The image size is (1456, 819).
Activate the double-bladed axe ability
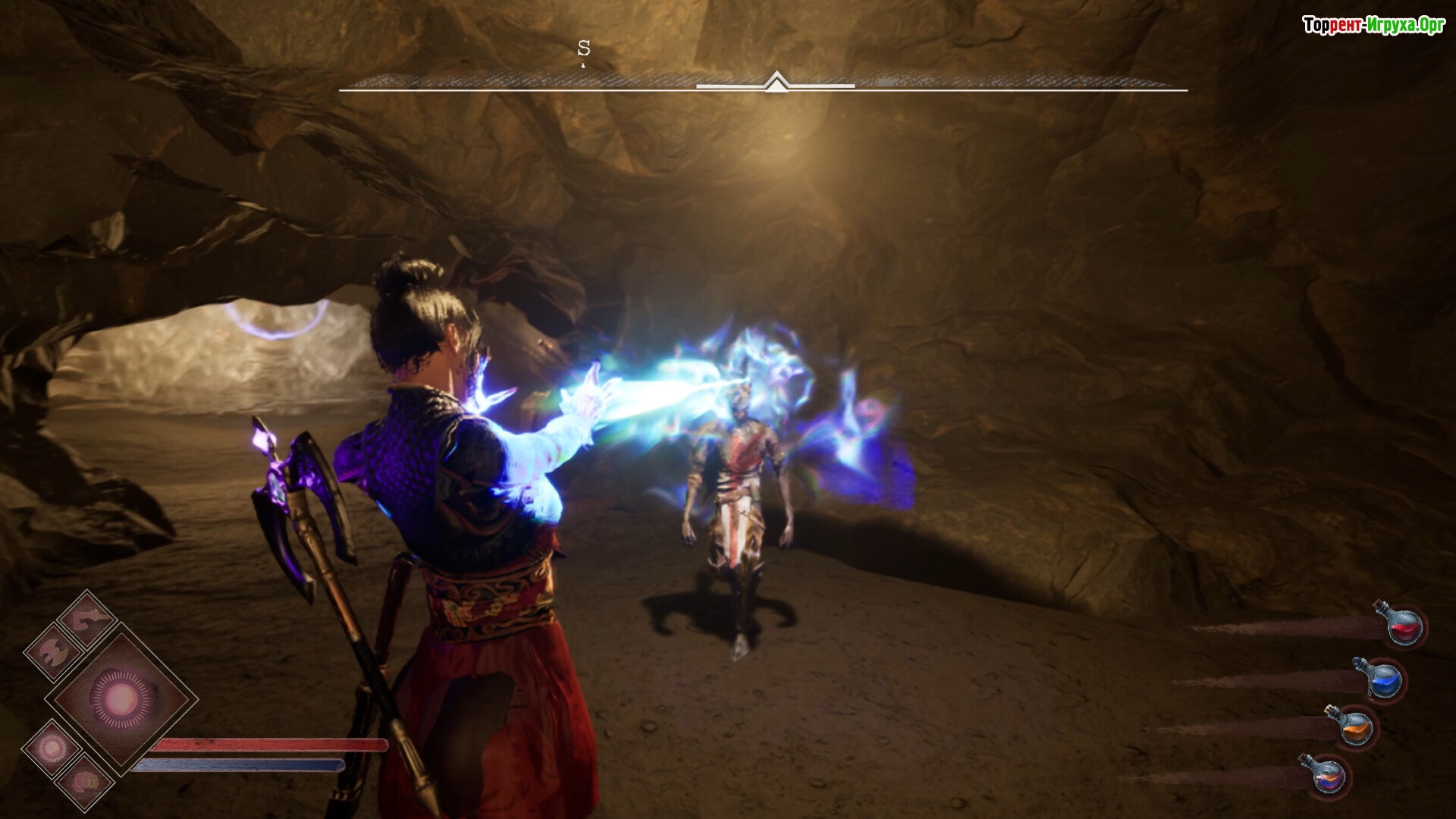coord(53,652)
